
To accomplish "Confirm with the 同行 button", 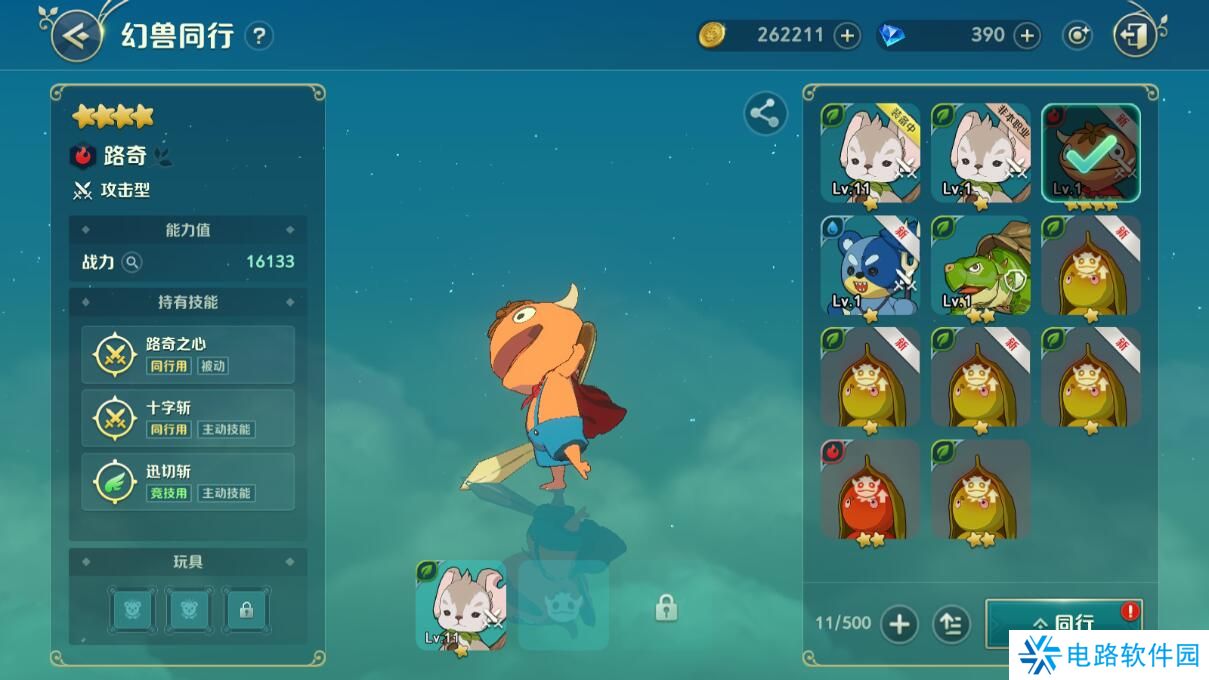I will point(1064,622).
